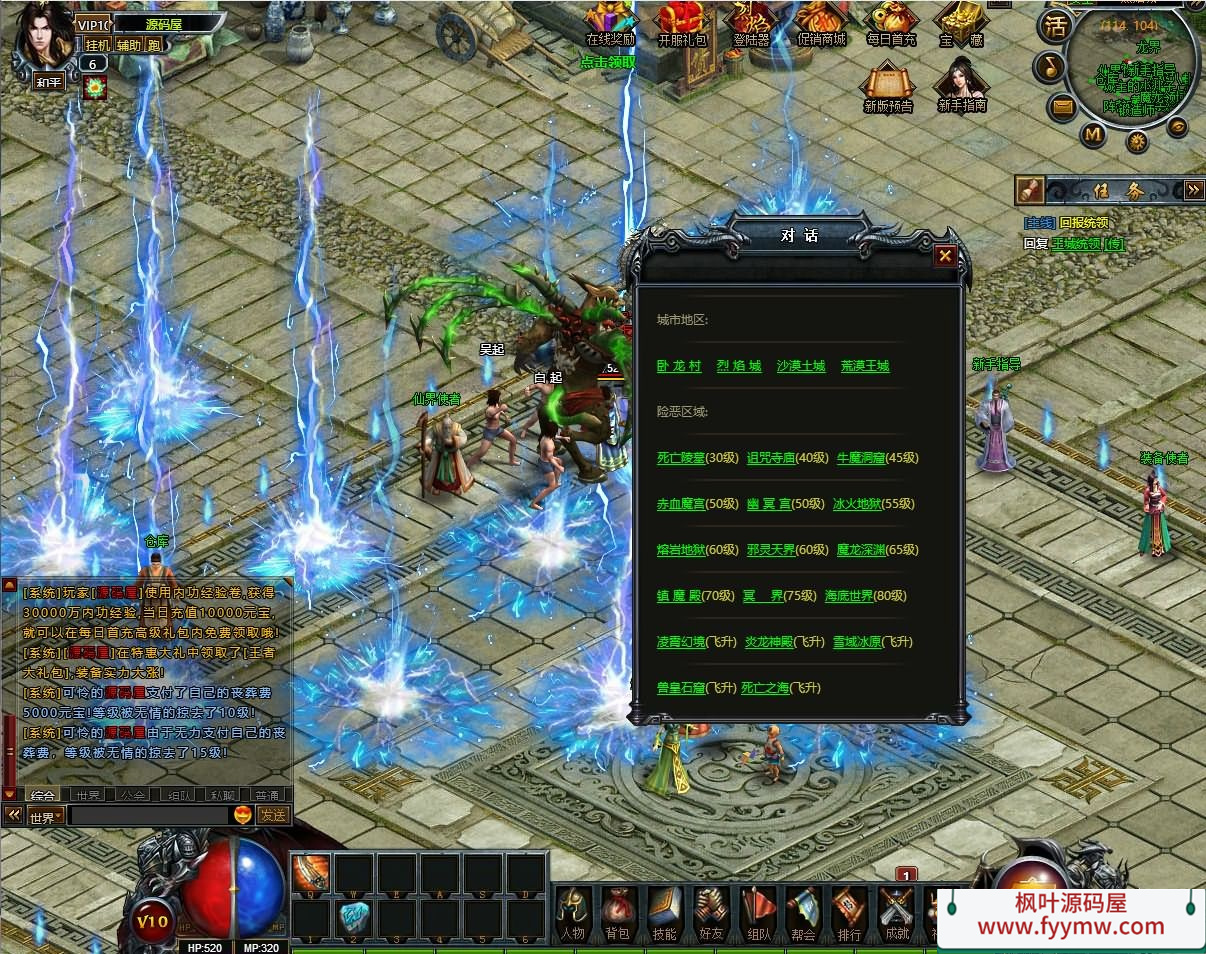1206x954 pixels.
Task: Send the chat message with 发送
Action: [273, 815]
